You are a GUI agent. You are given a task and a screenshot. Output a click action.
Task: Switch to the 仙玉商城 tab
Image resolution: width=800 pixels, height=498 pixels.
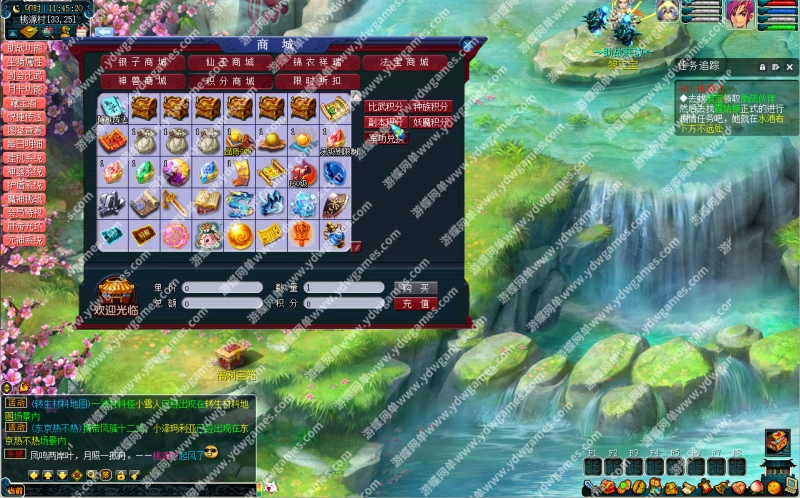229,62
